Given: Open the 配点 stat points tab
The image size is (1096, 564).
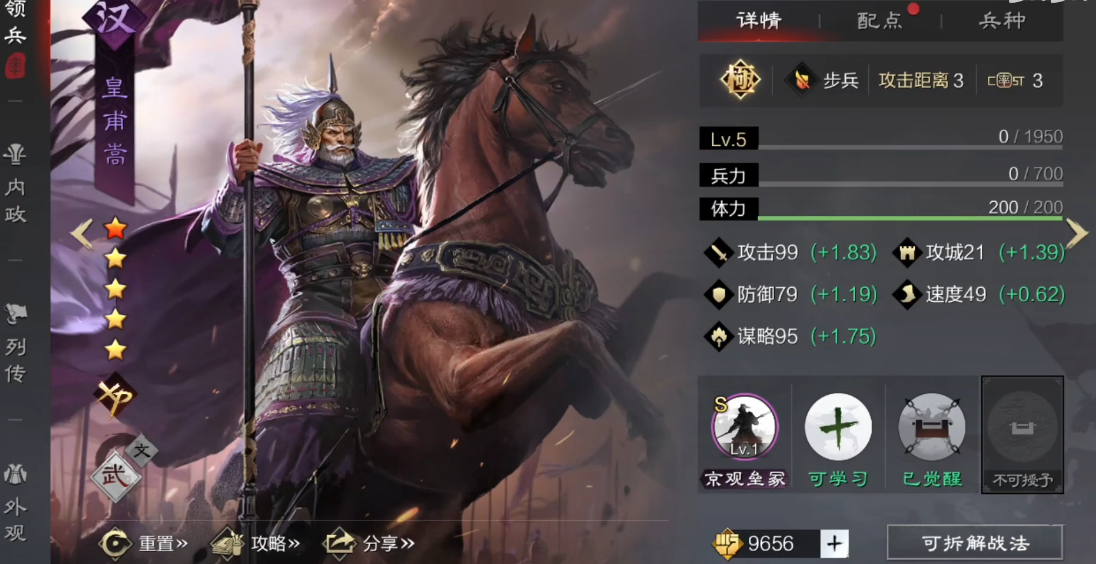Looking at the screenshot, I should [880, 21].
